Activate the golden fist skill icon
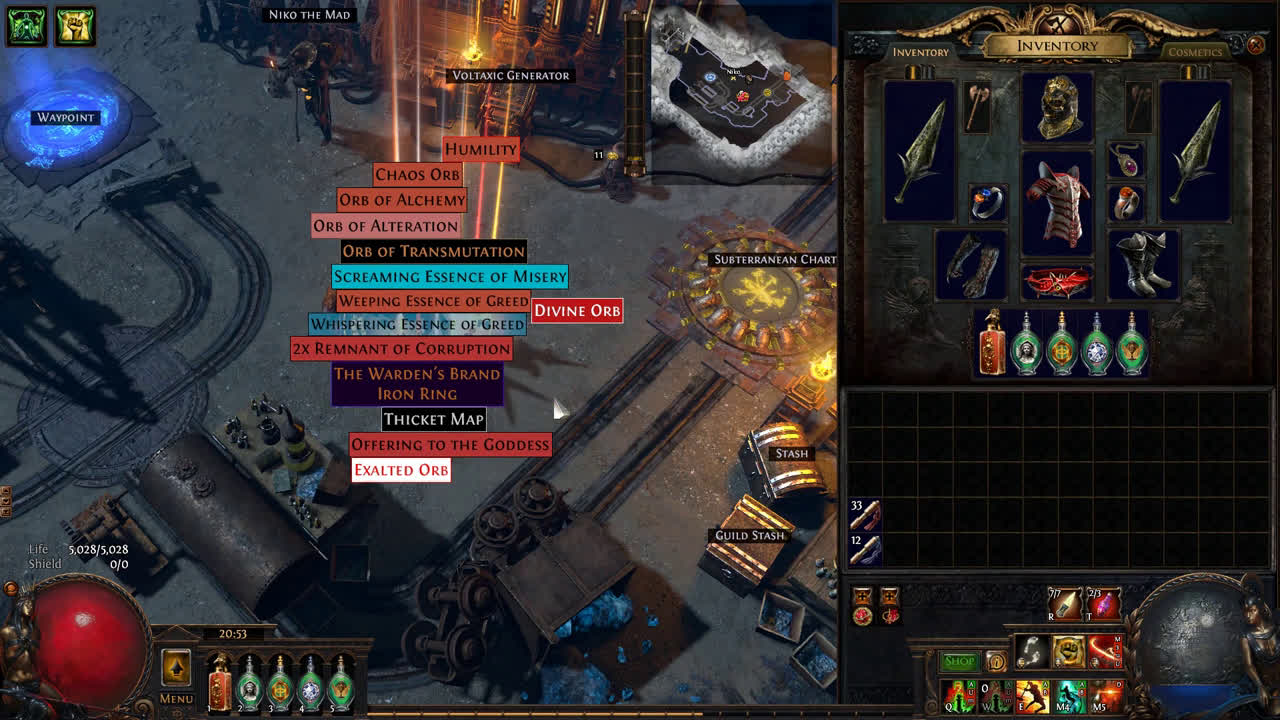This screenshot has height=720, width=1280. click(1068, 652)
